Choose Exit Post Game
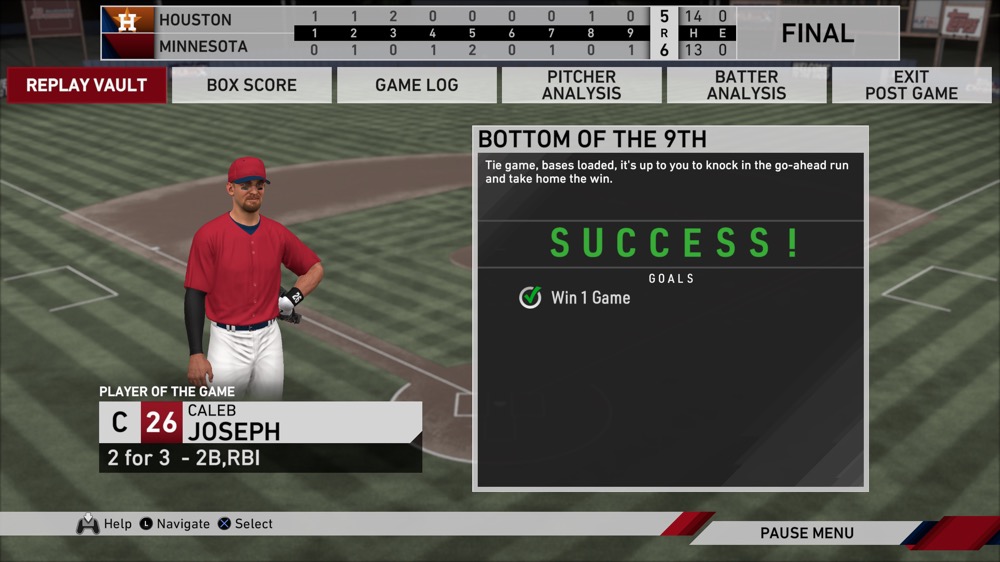Image resolution: width=1000 pixels, height=562 pixels. 911,85
